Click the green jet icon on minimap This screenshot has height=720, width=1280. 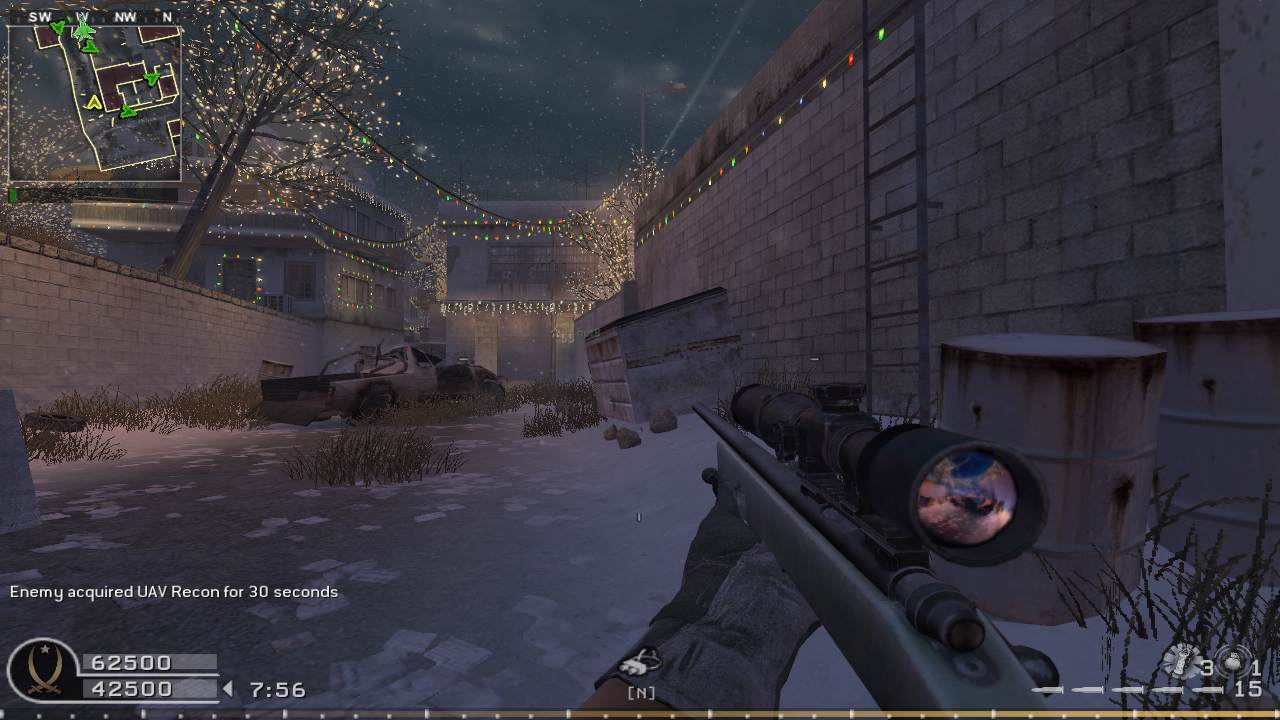coord(84,30)
